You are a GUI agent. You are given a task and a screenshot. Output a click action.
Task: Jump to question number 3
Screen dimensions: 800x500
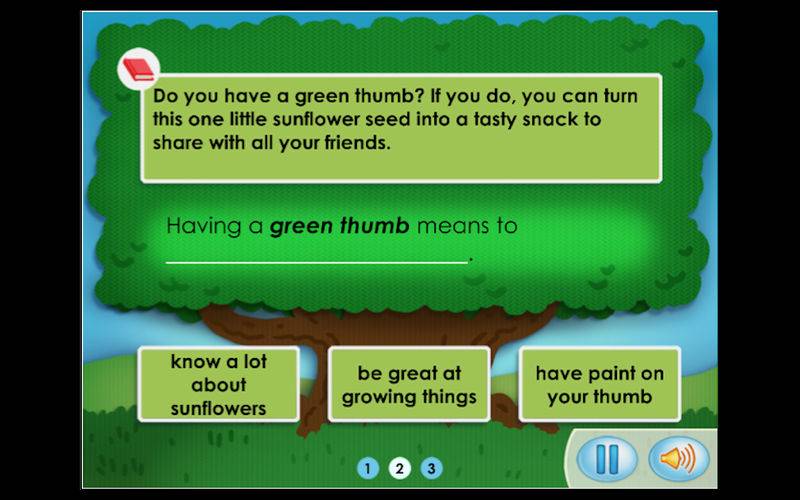[431, 468]
